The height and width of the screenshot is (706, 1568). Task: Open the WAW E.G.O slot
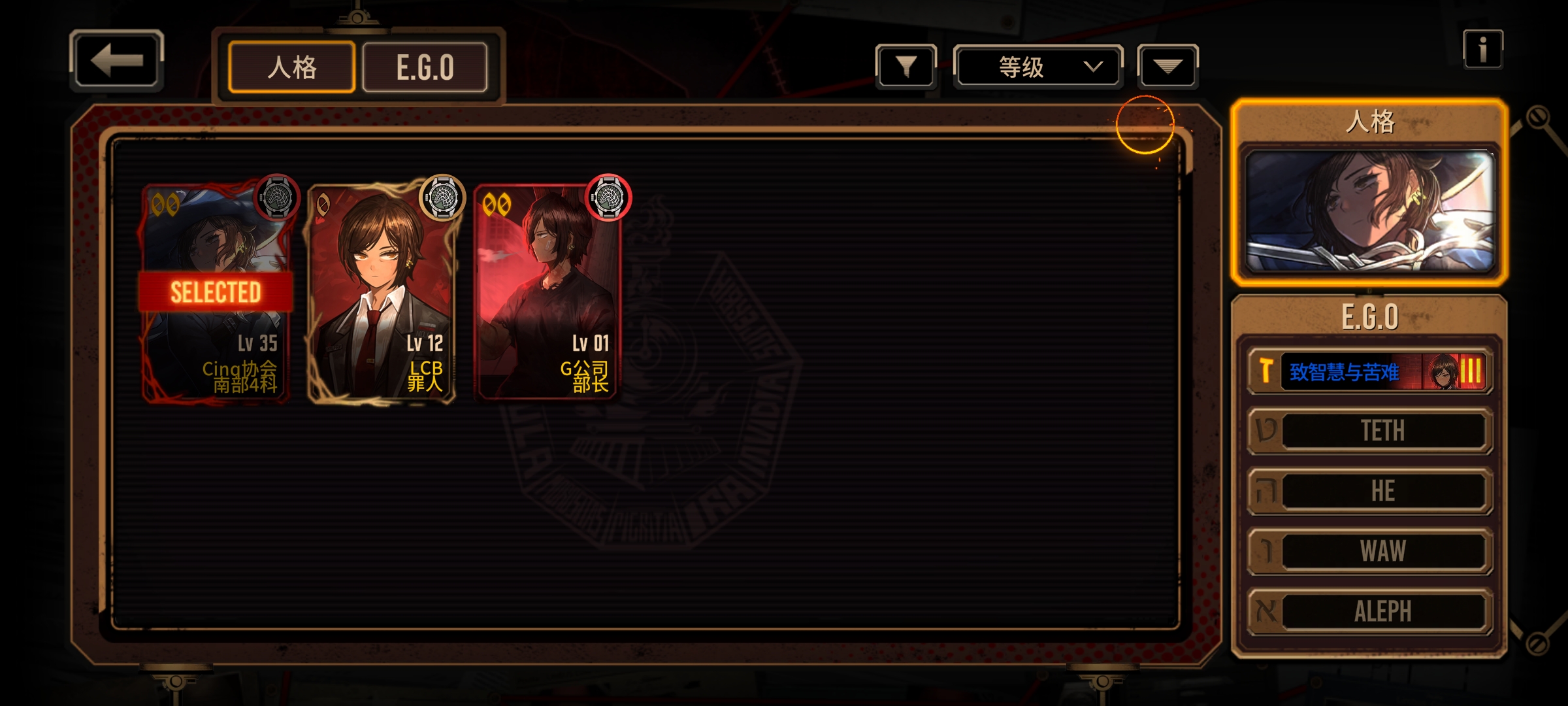[x=1369, y=551]
